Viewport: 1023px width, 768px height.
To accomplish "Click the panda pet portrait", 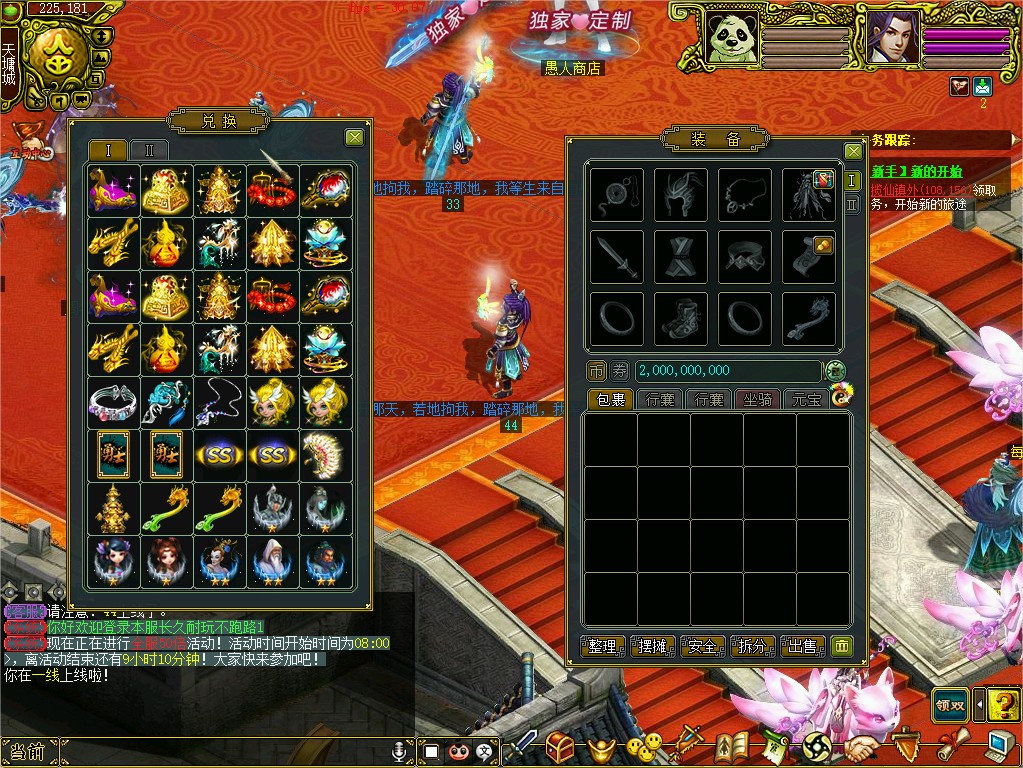I will coord(731,39).
